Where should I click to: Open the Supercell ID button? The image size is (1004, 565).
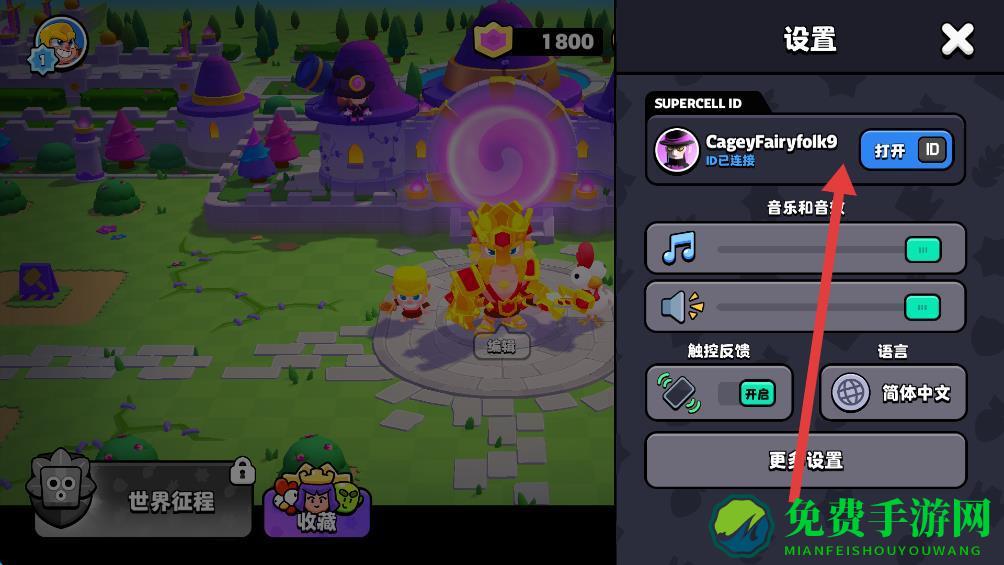(906, 150)
